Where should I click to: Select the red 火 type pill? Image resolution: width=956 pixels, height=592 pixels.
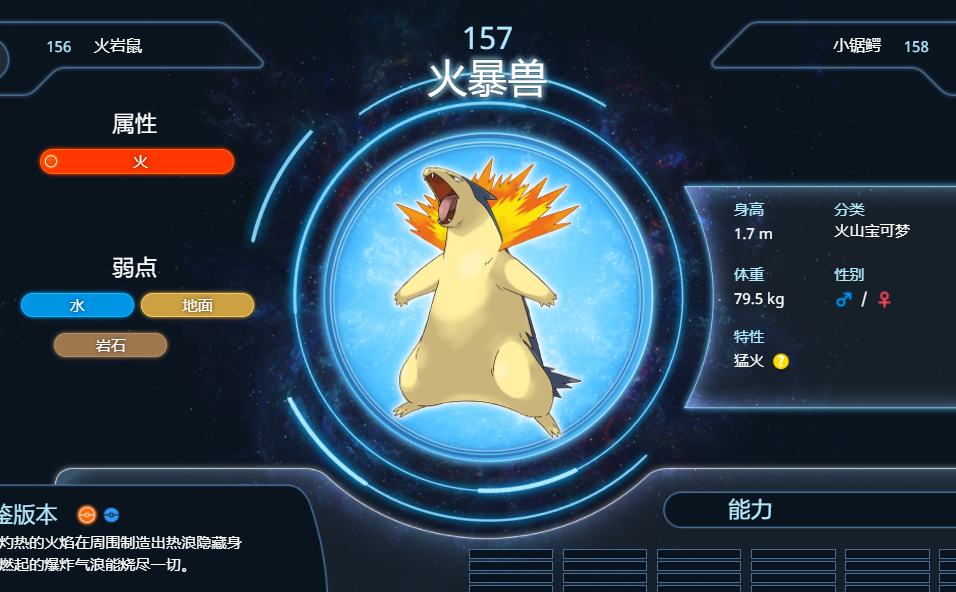click(x=137, y=161)
